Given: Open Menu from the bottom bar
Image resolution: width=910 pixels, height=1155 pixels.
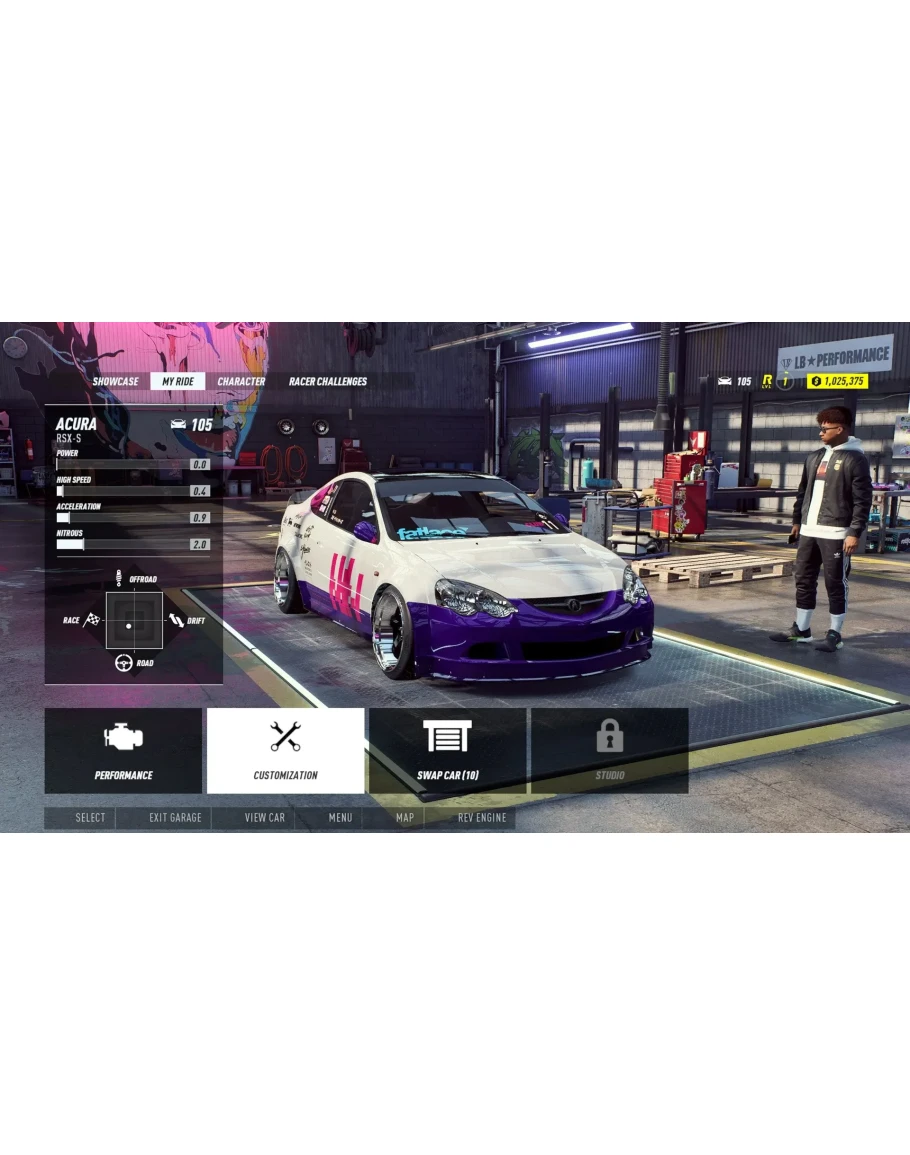Looking at the screenshot, I should 340,818.
